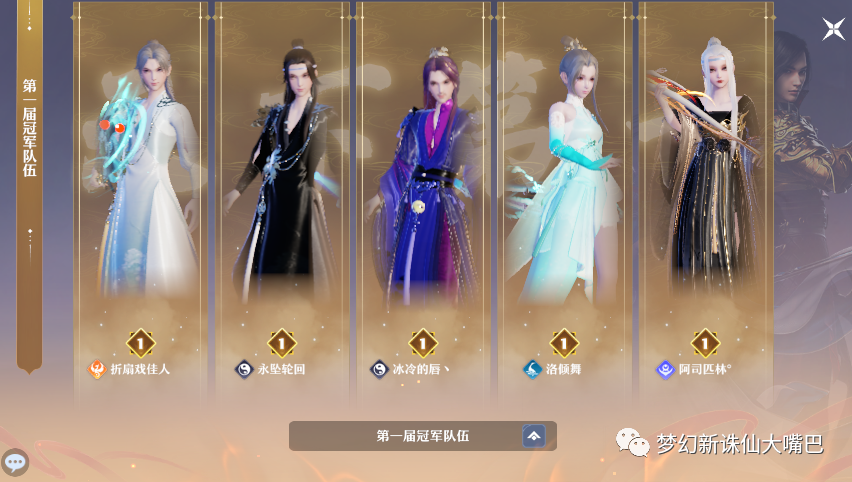Select the 第一届冠军队伍 vertical banner tab
The image size is (852, 482).
tap(29, 130)
